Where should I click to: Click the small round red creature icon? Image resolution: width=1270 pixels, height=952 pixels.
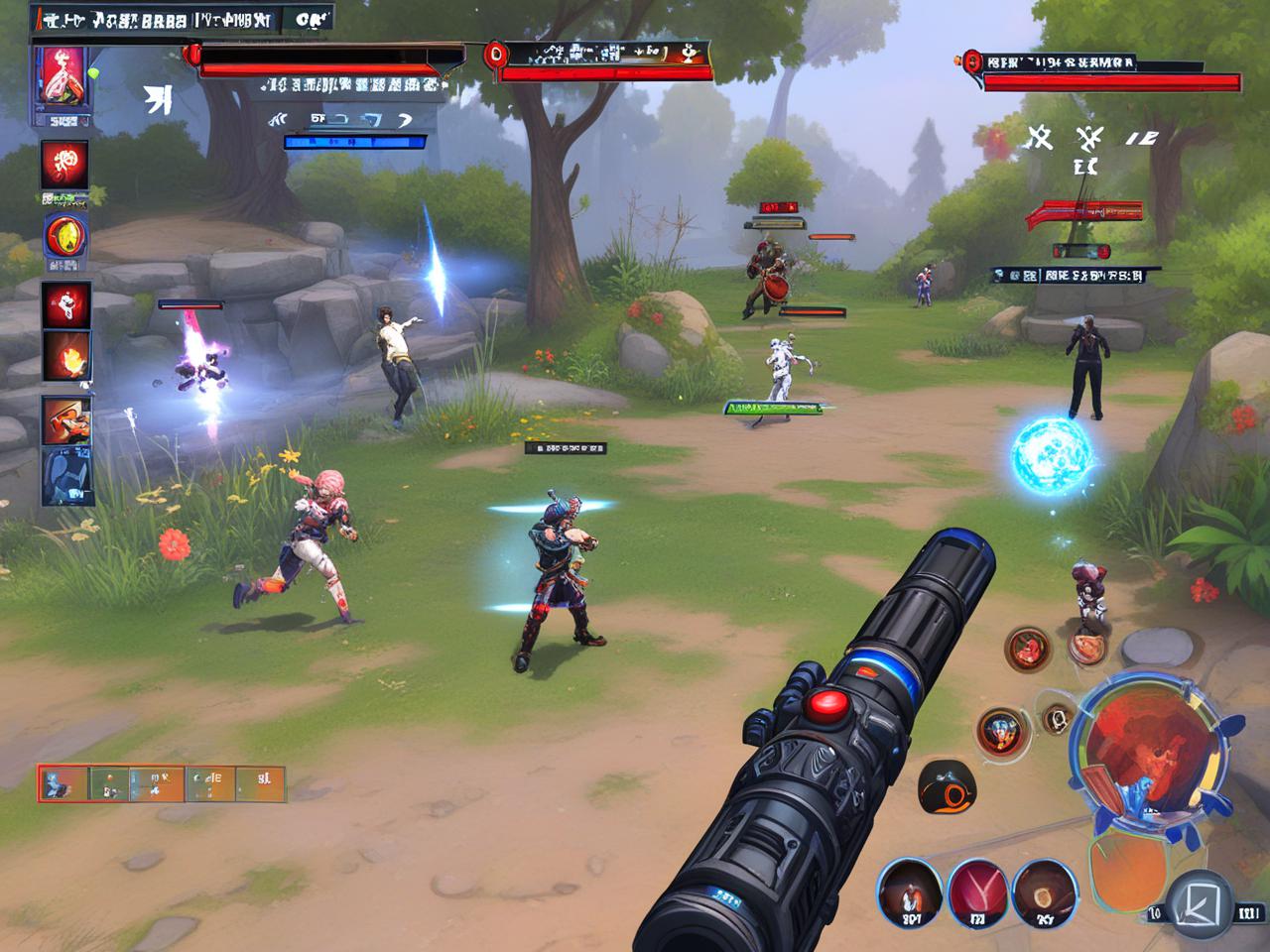[1029, 650]
